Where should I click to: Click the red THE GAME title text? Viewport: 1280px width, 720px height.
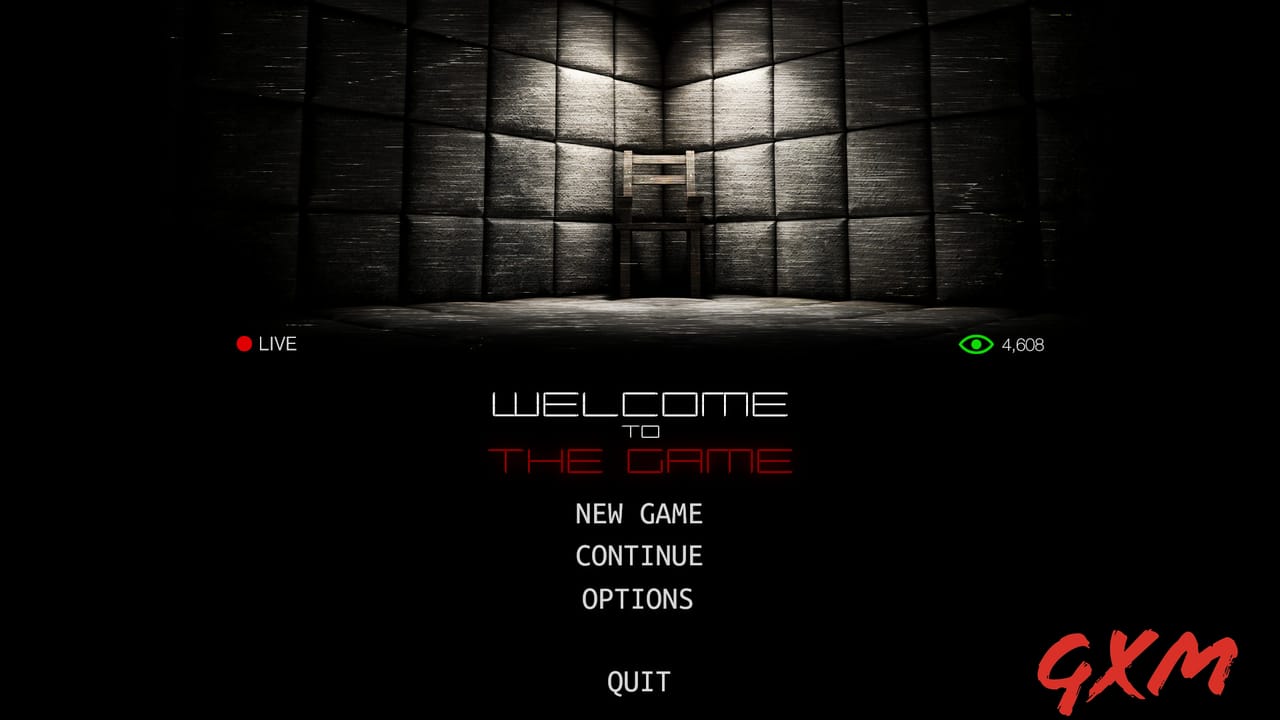640,461
